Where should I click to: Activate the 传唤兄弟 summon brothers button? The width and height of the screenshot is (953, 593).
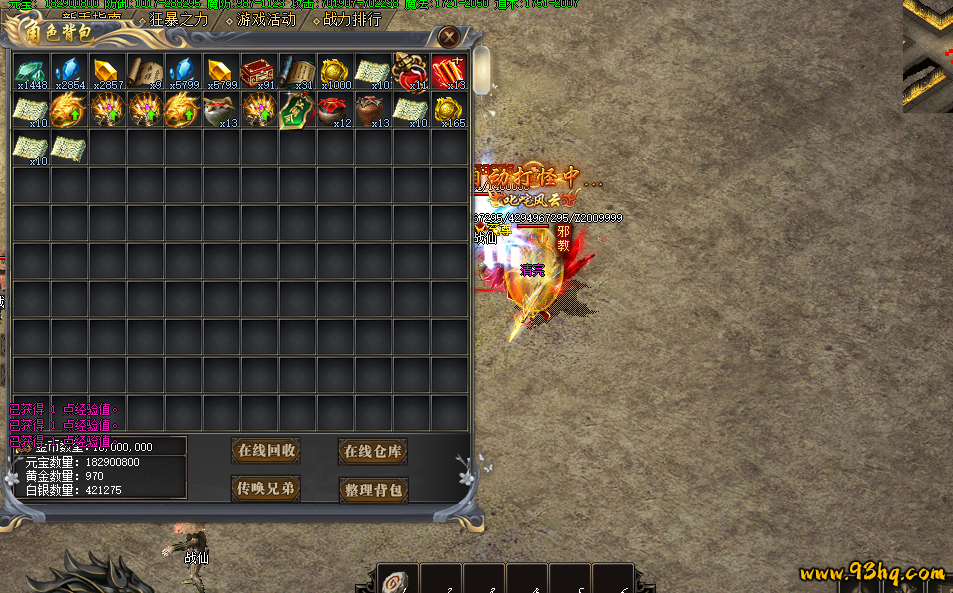click(x=266, y=489)
